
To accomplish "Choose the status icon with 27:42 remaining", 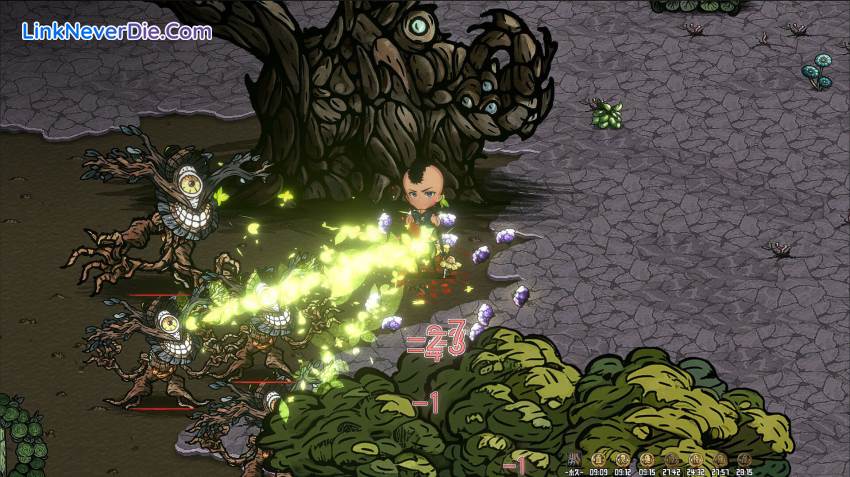I will coord(671,460).
